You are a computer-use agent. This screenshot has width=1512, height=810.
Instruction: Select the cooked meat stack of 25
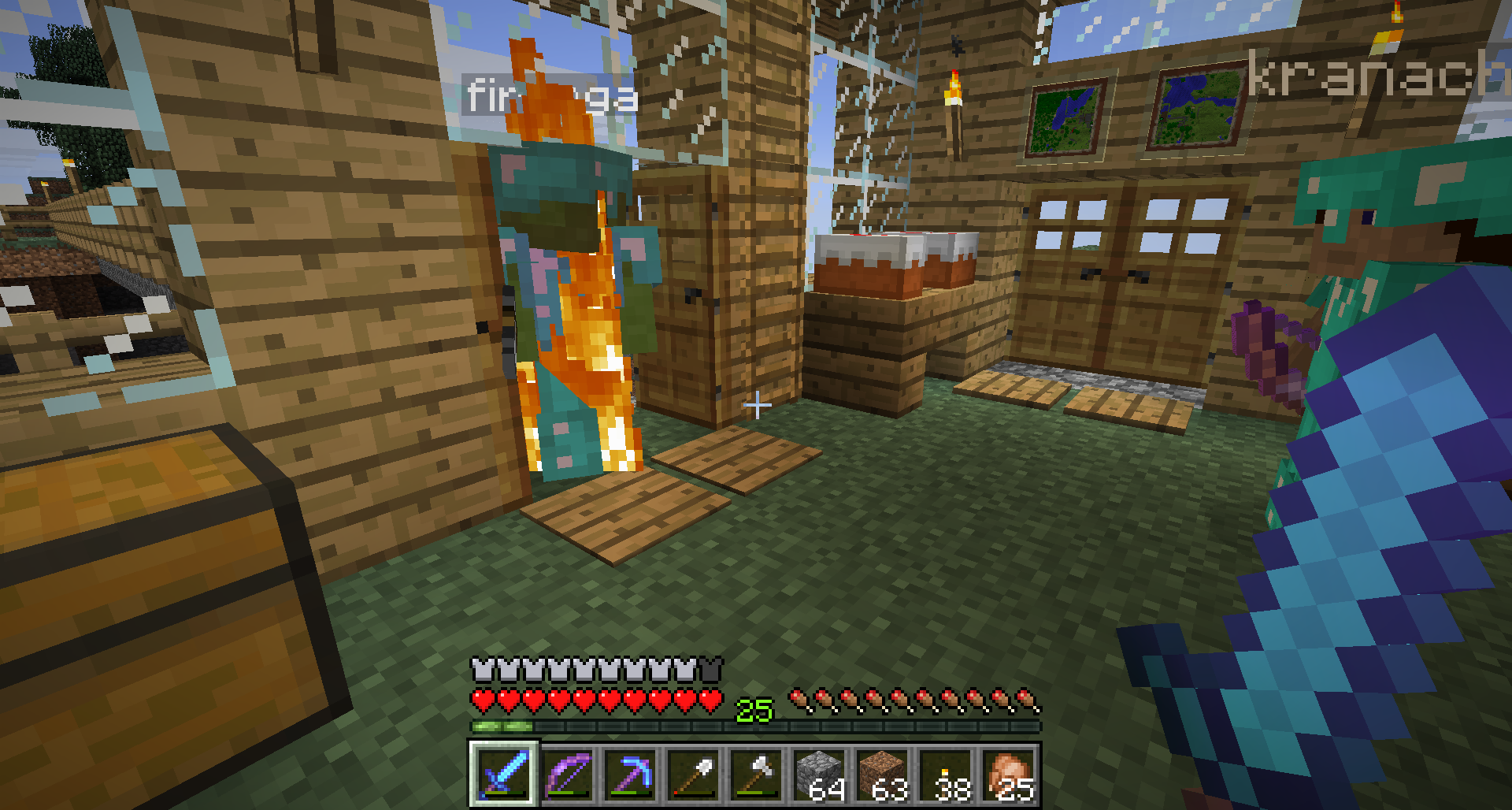pyautogui.click(x=1008, y=774)
